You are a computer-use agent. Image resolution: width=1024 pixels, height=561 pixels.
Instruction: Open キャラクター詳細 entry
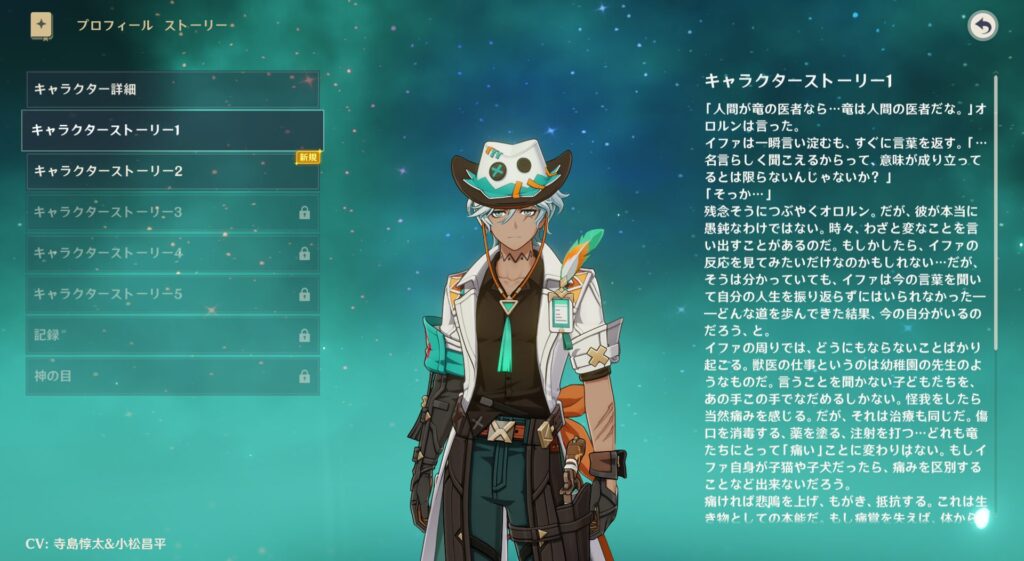pyautogui.click(x=172, y=89)
